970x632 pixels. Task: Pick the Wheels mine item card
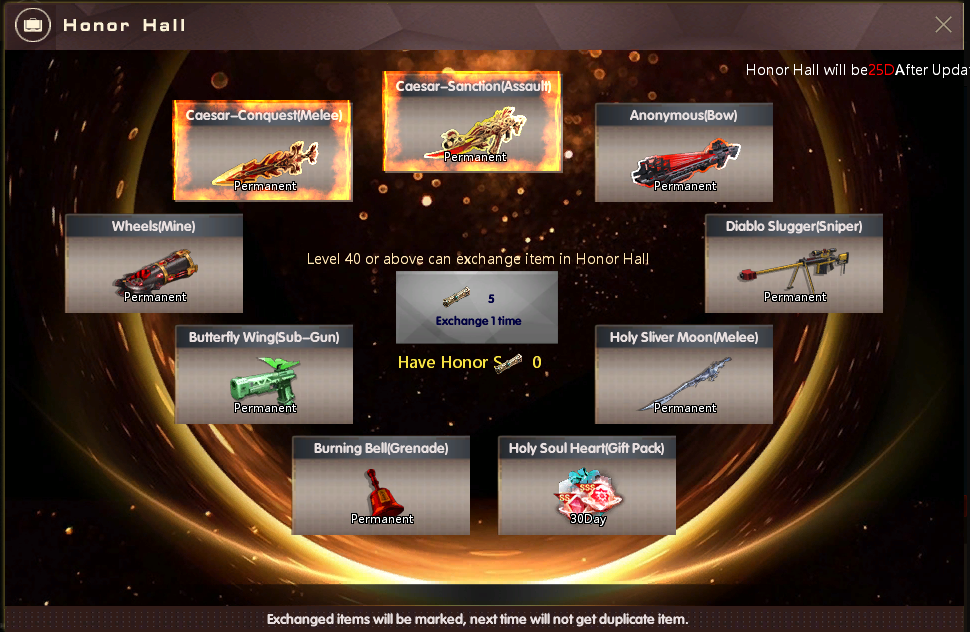tap(154, 264)
